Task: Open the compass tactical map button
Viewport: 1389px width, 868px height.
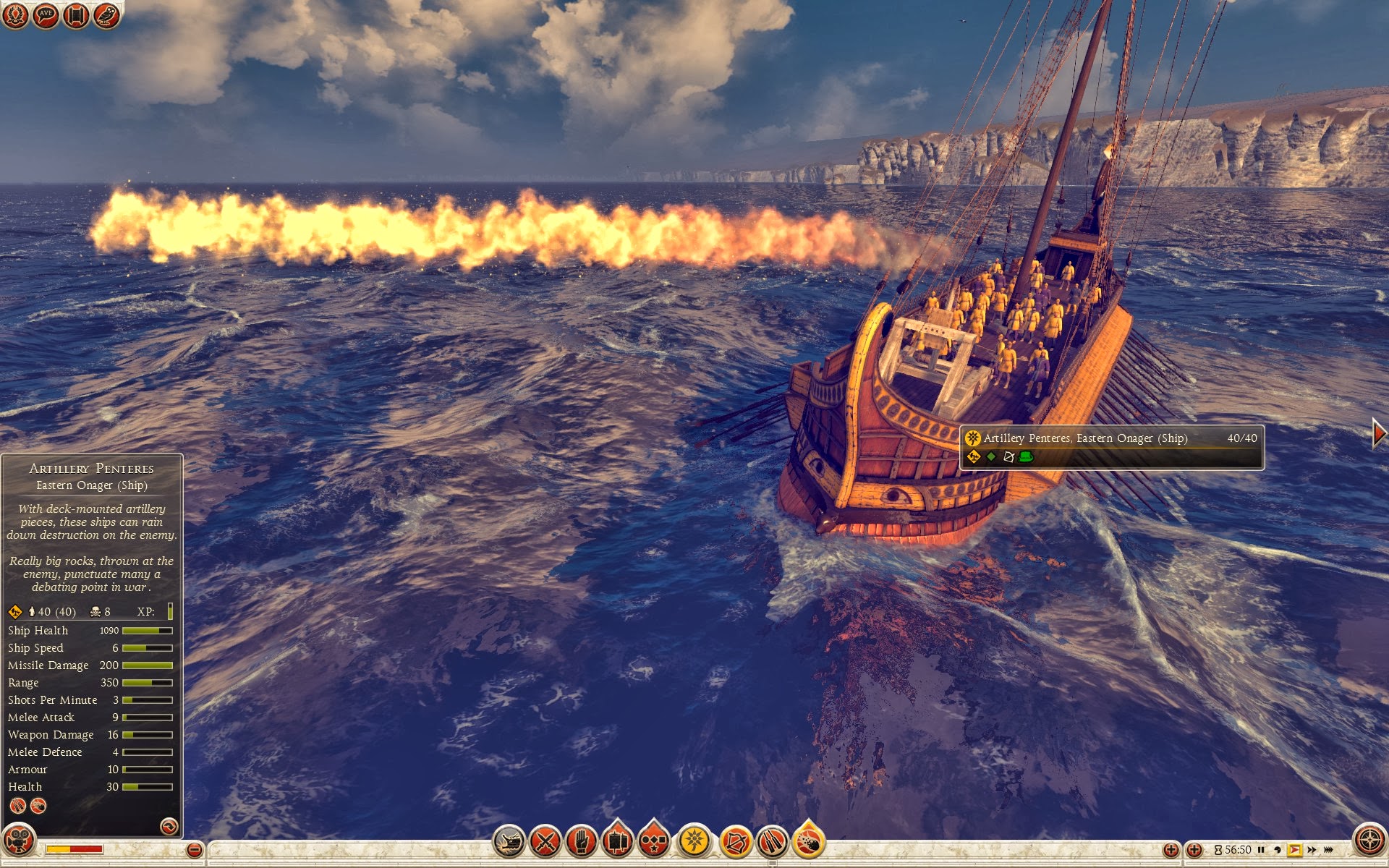Action: (x=1368, y=841)
